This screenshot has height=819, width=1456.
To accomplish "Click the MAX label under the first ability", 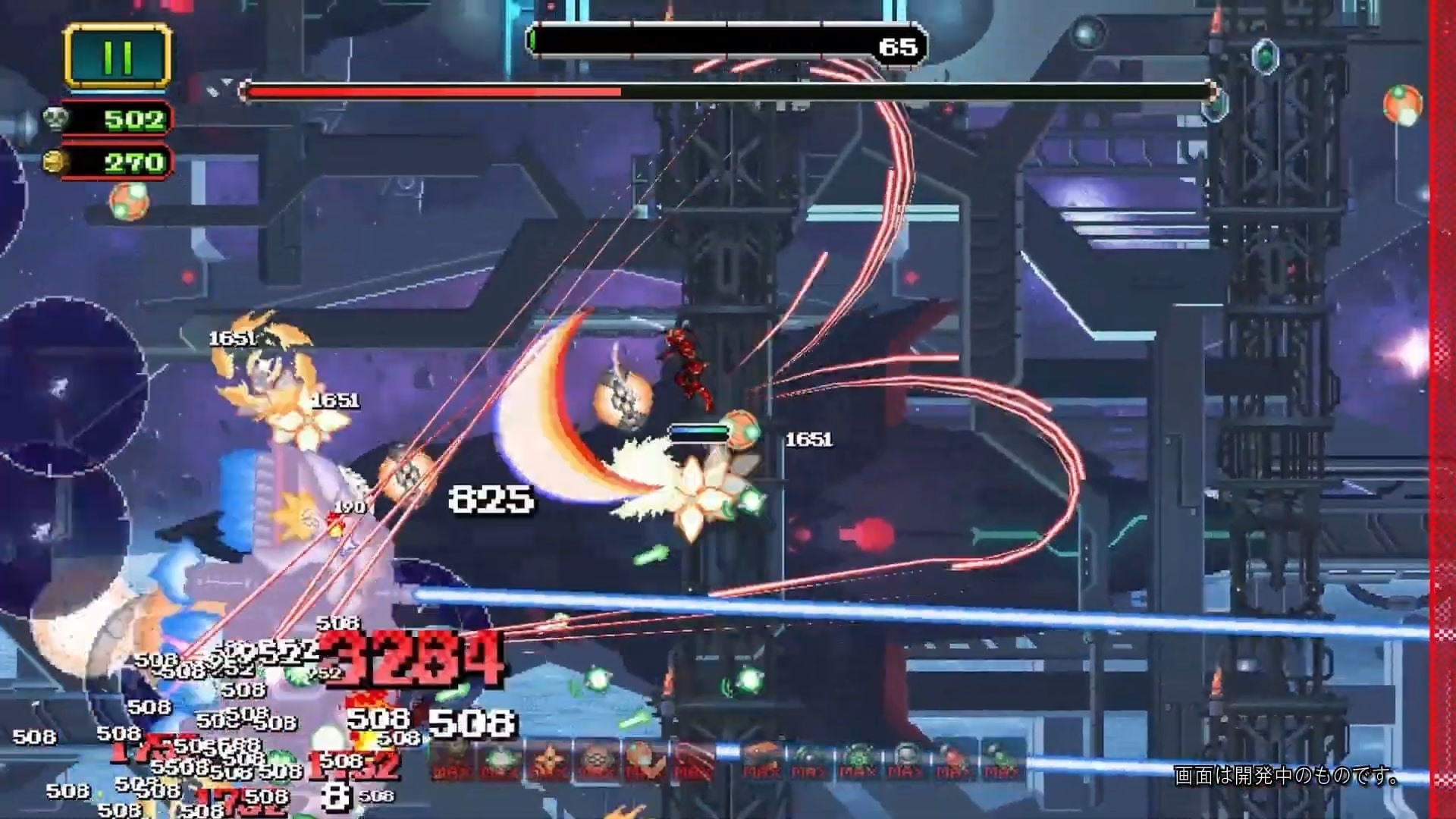I will coord(451,773).
